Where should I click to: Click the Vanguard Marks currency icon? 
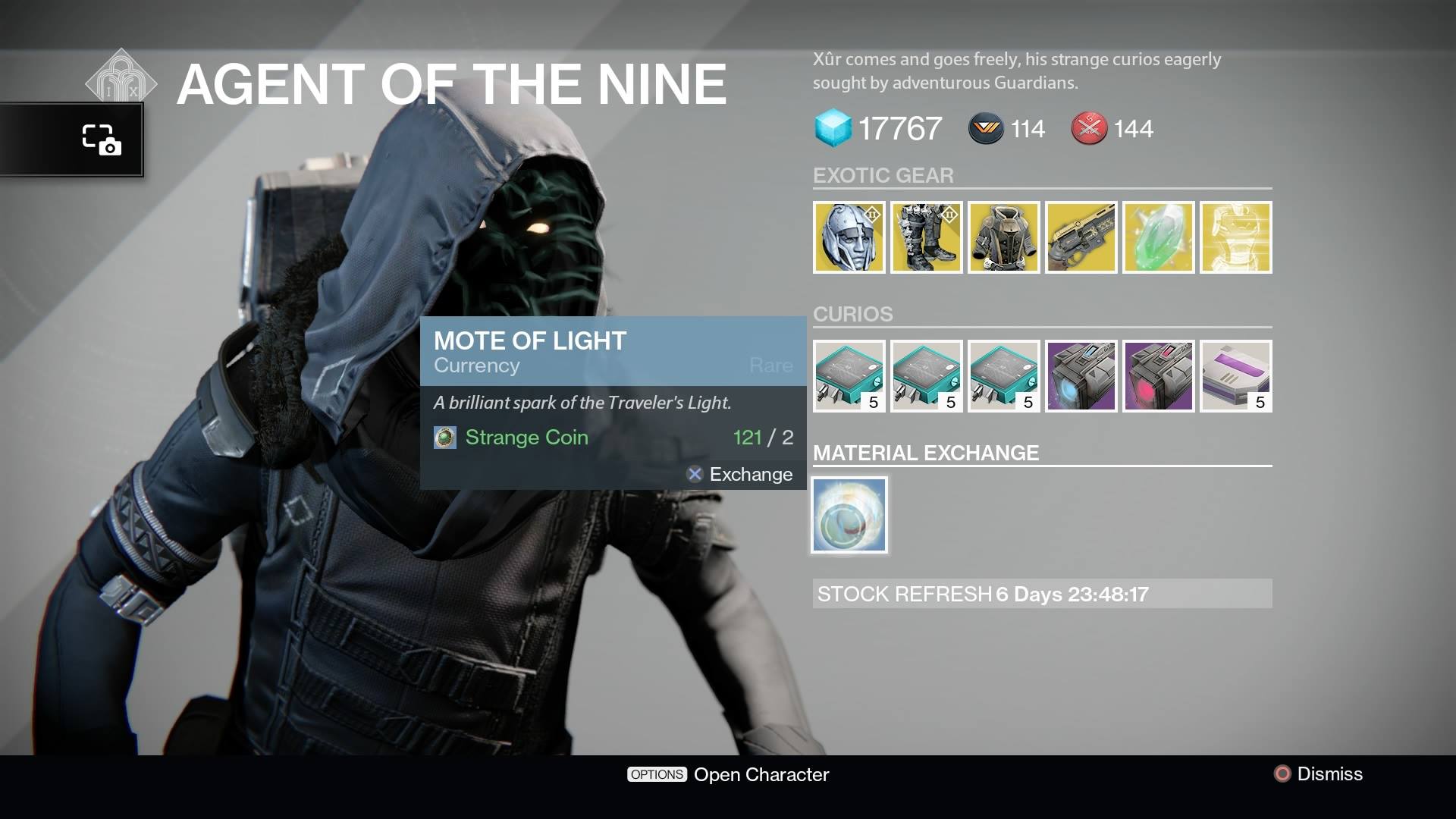[984, 128]
